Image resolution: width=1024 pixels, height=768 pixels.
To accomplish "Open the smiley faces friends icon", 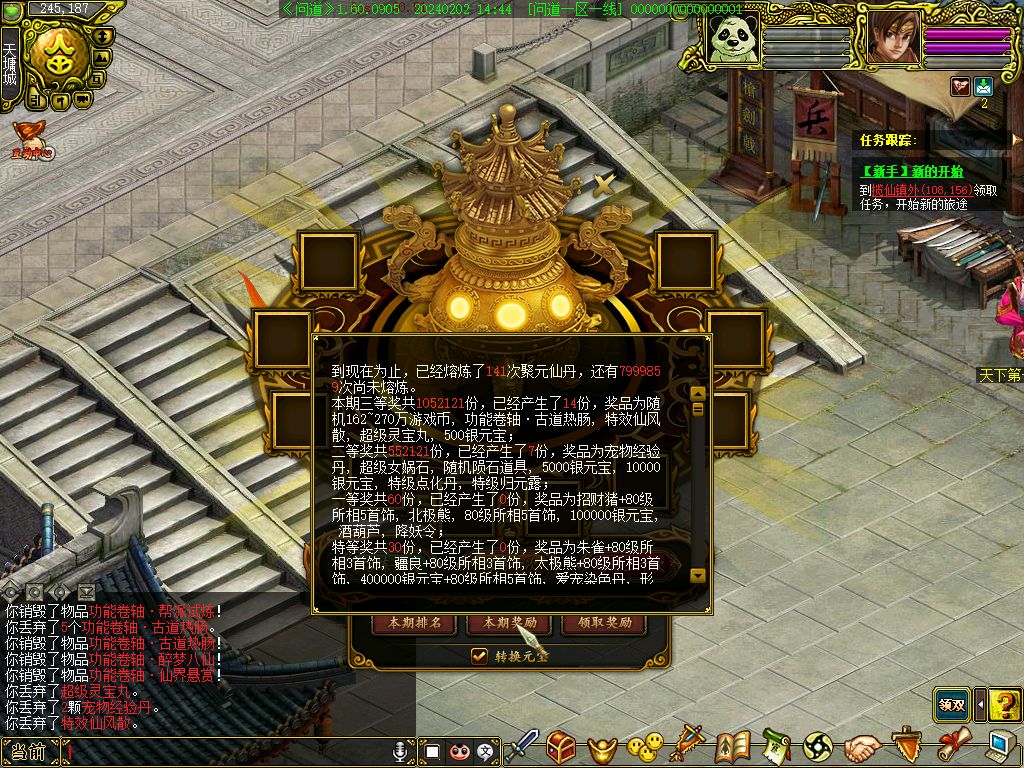I will pos(645,747).
